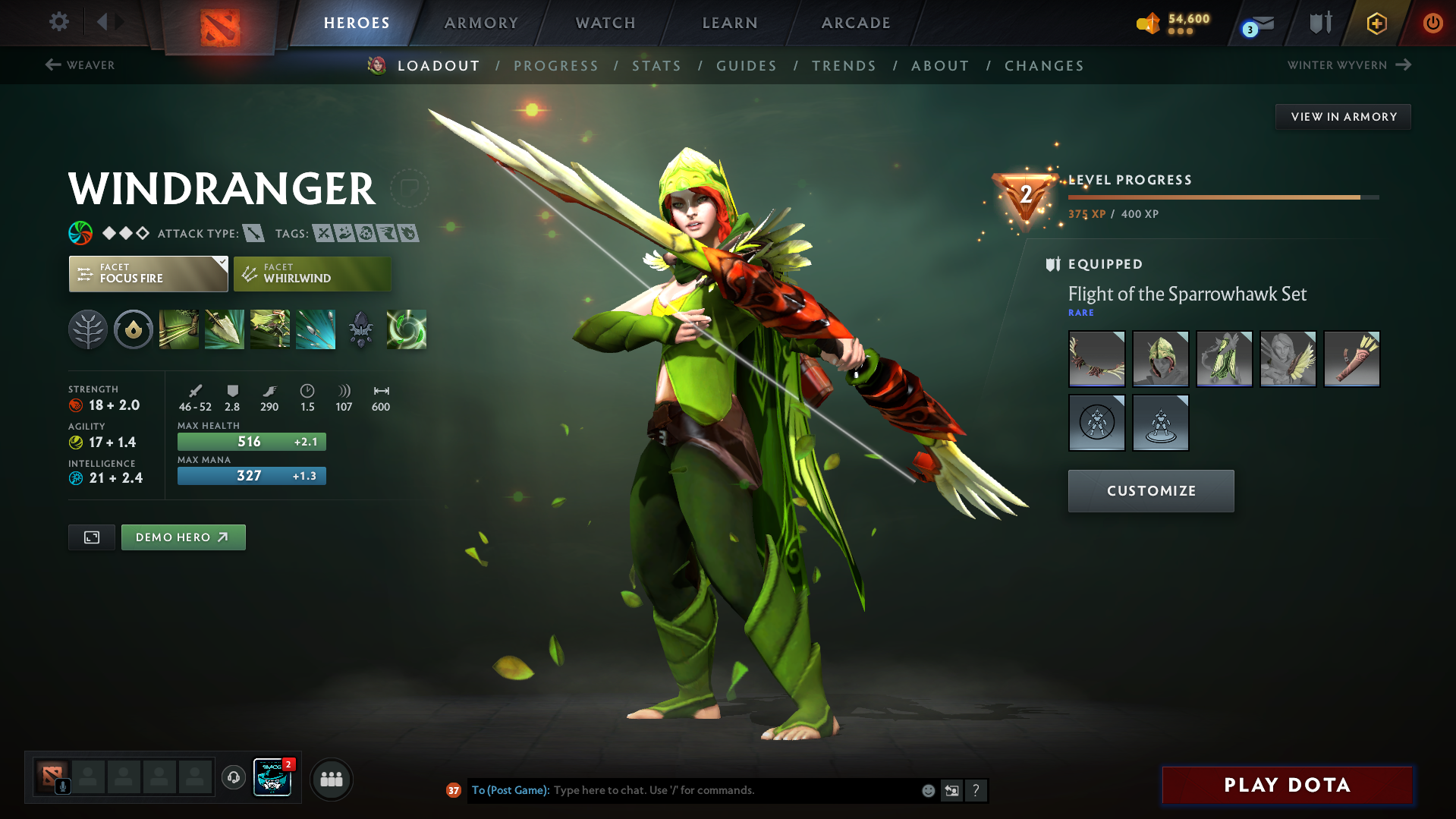The image size is (1456, 819).
Task: Select the Shackleshot ability icon
Action: 178,329
